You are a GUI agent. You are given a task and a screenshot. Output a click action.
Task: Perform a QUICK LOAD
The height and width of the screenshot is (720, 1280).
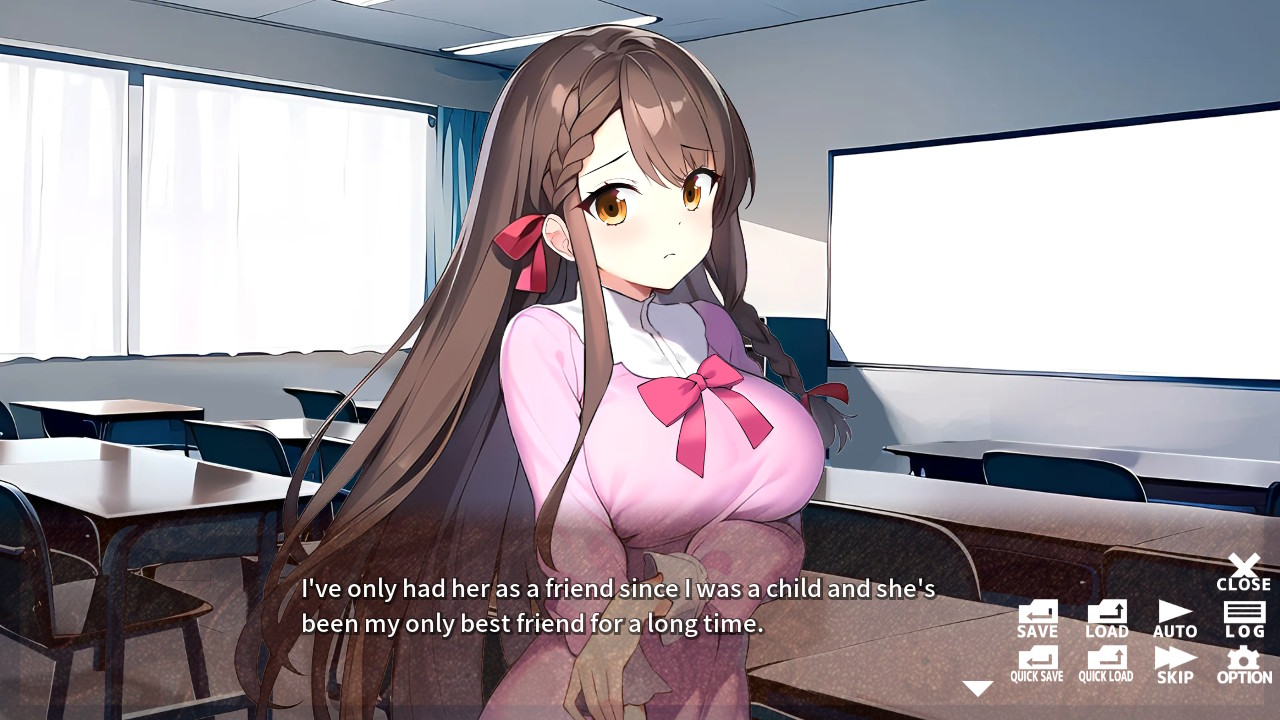(1106, 665)
